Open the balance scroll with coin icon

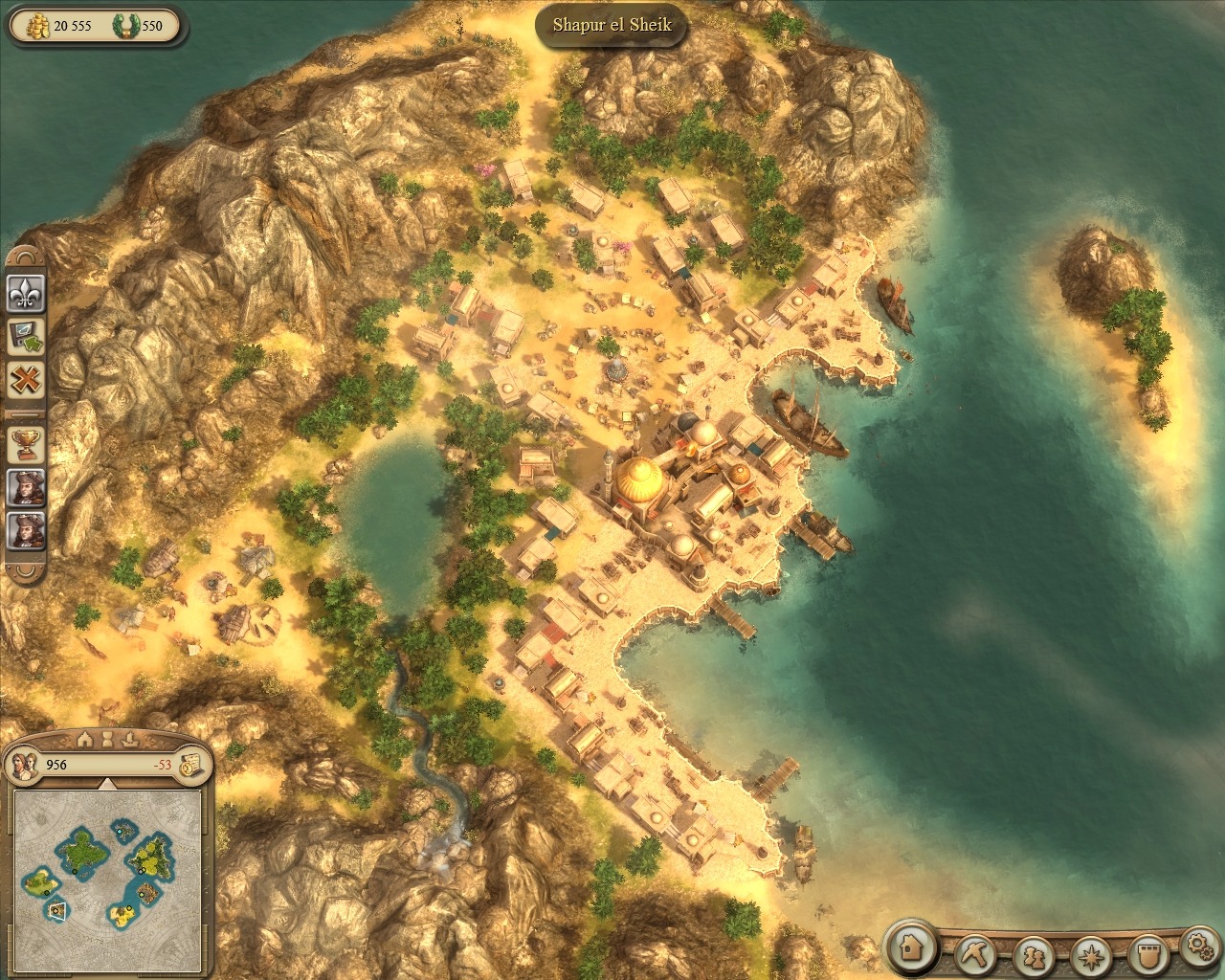pyautogui.click(x=189, y=764)
